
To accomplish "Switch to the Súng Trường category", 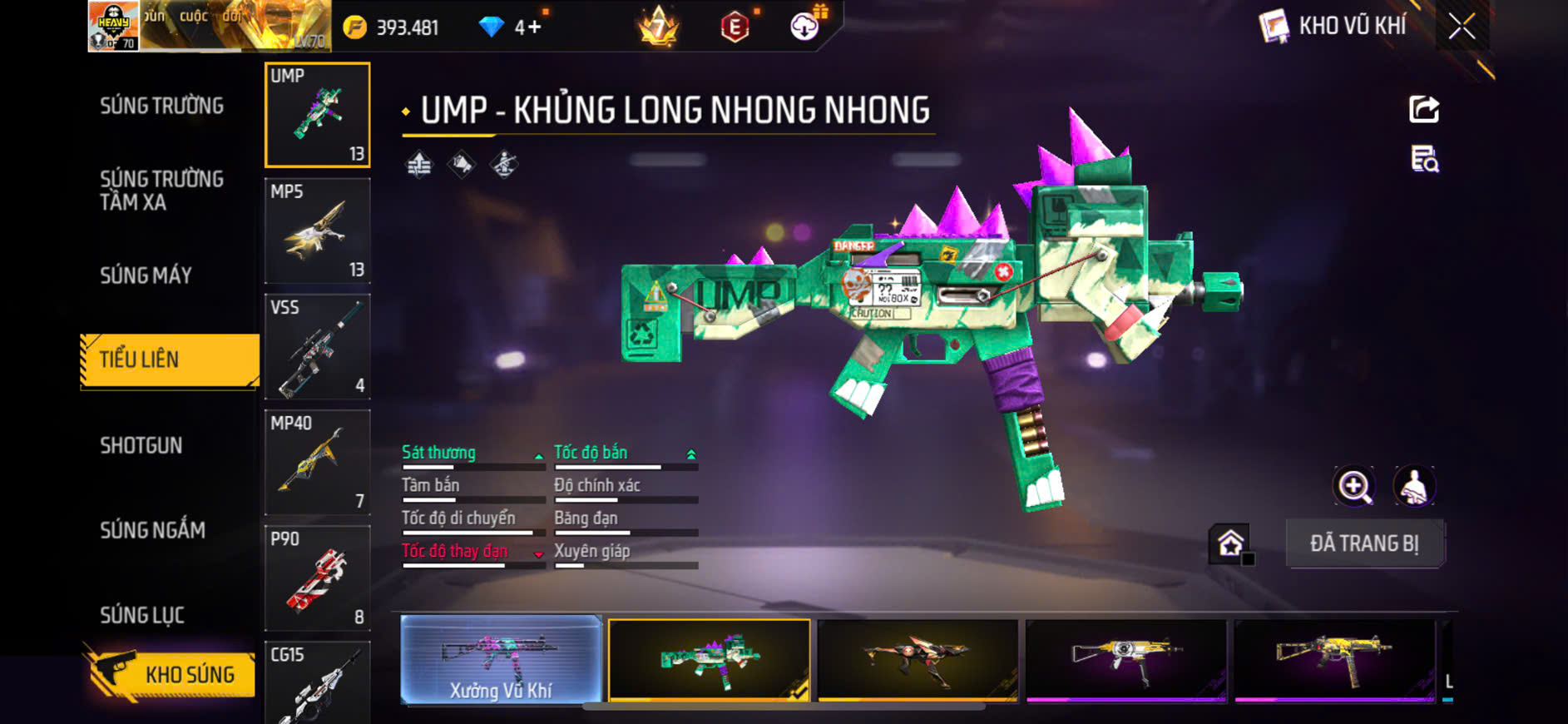I will coord(161,106).
